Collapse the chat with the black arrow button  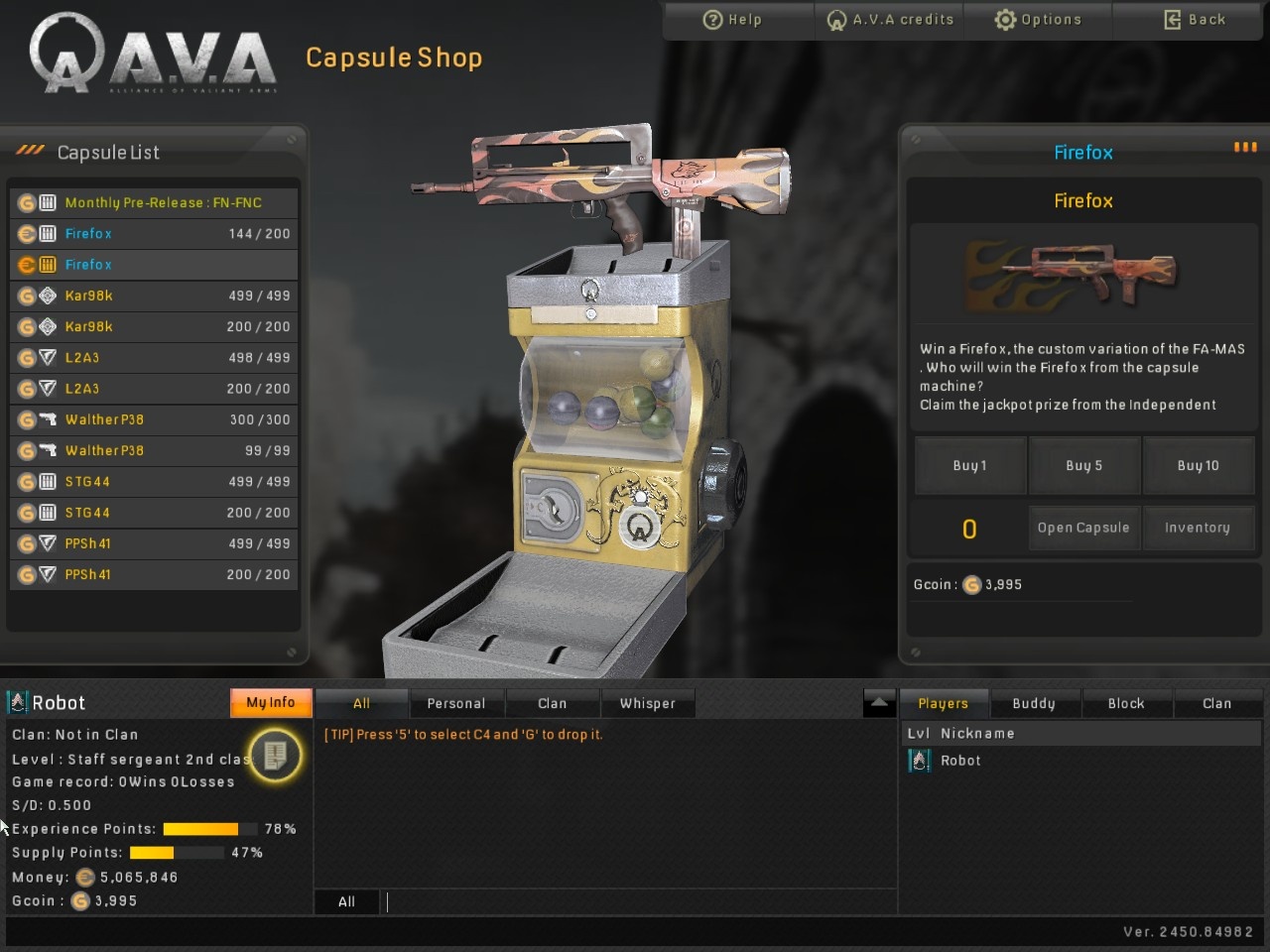coord(879,701)
